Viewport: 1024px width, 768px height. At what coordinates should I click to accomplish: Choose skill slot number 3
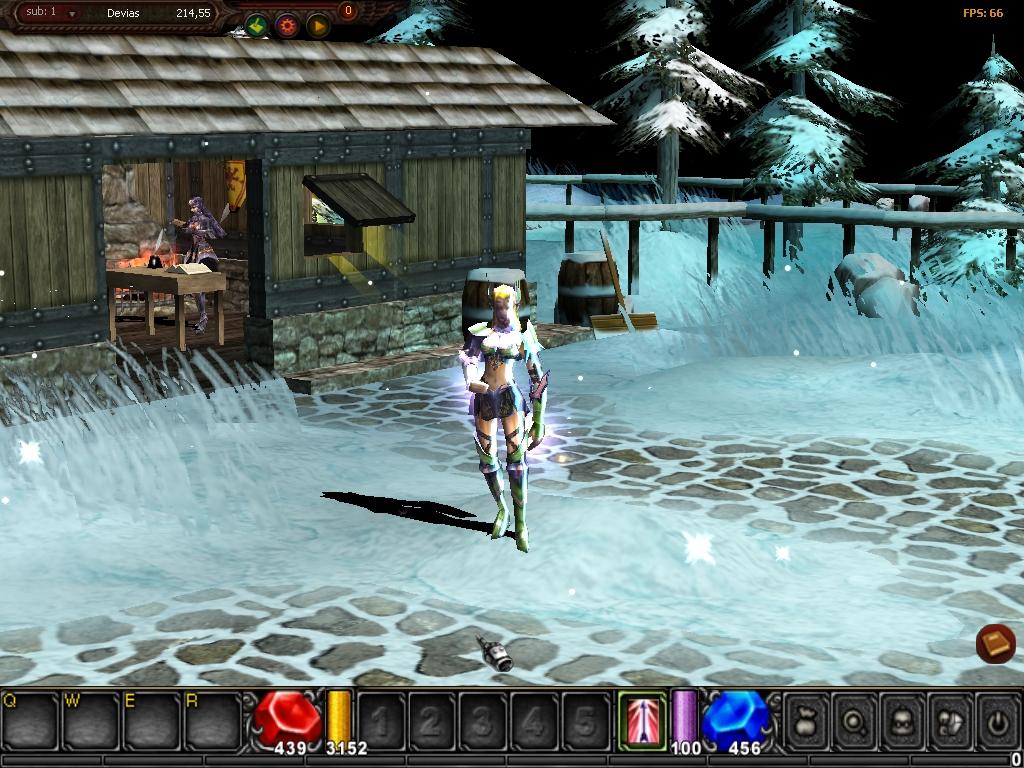click(483, 720)
